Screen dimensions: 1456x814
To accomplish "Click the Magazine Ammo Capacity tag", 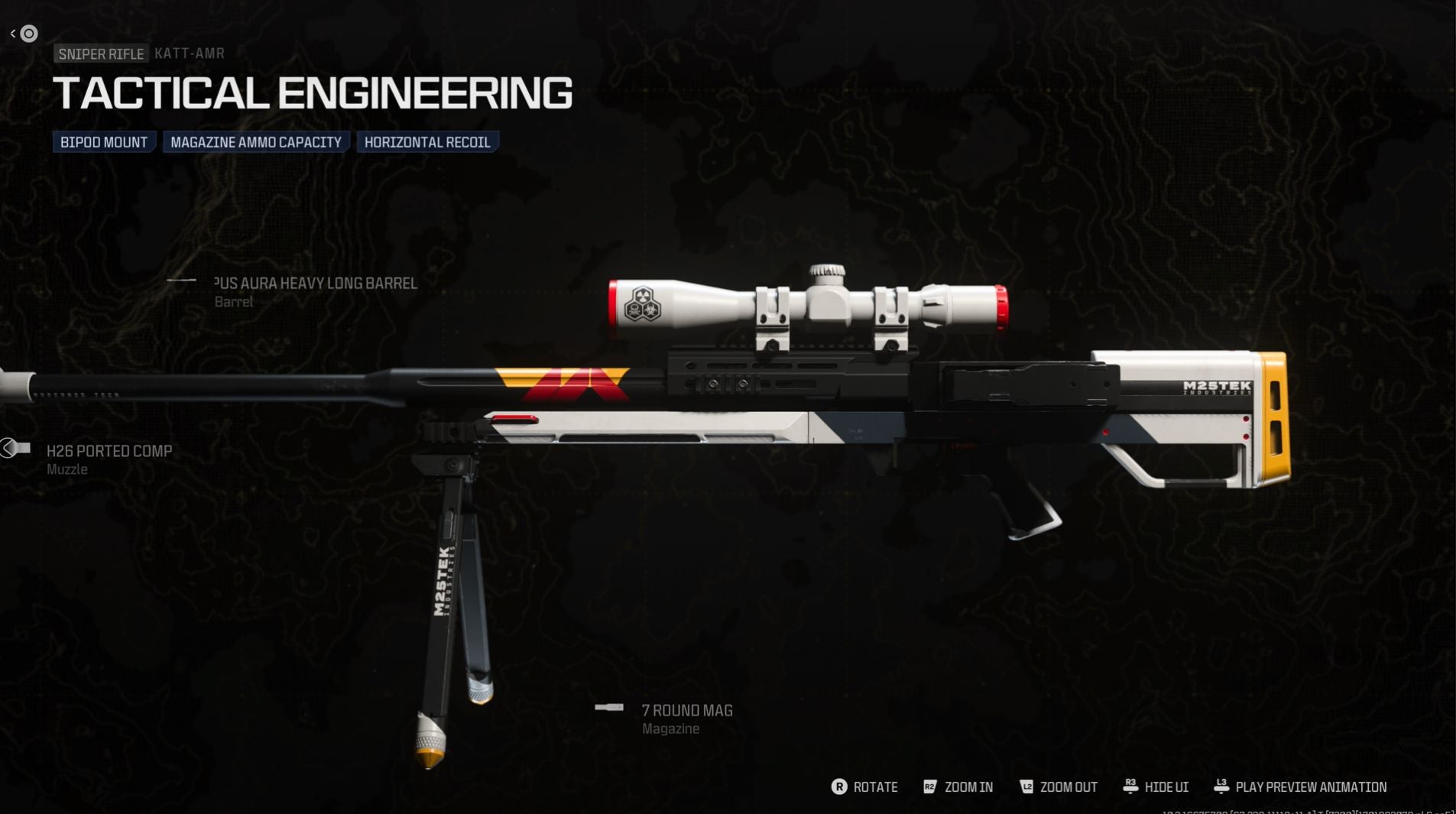I will pos(255,142).
